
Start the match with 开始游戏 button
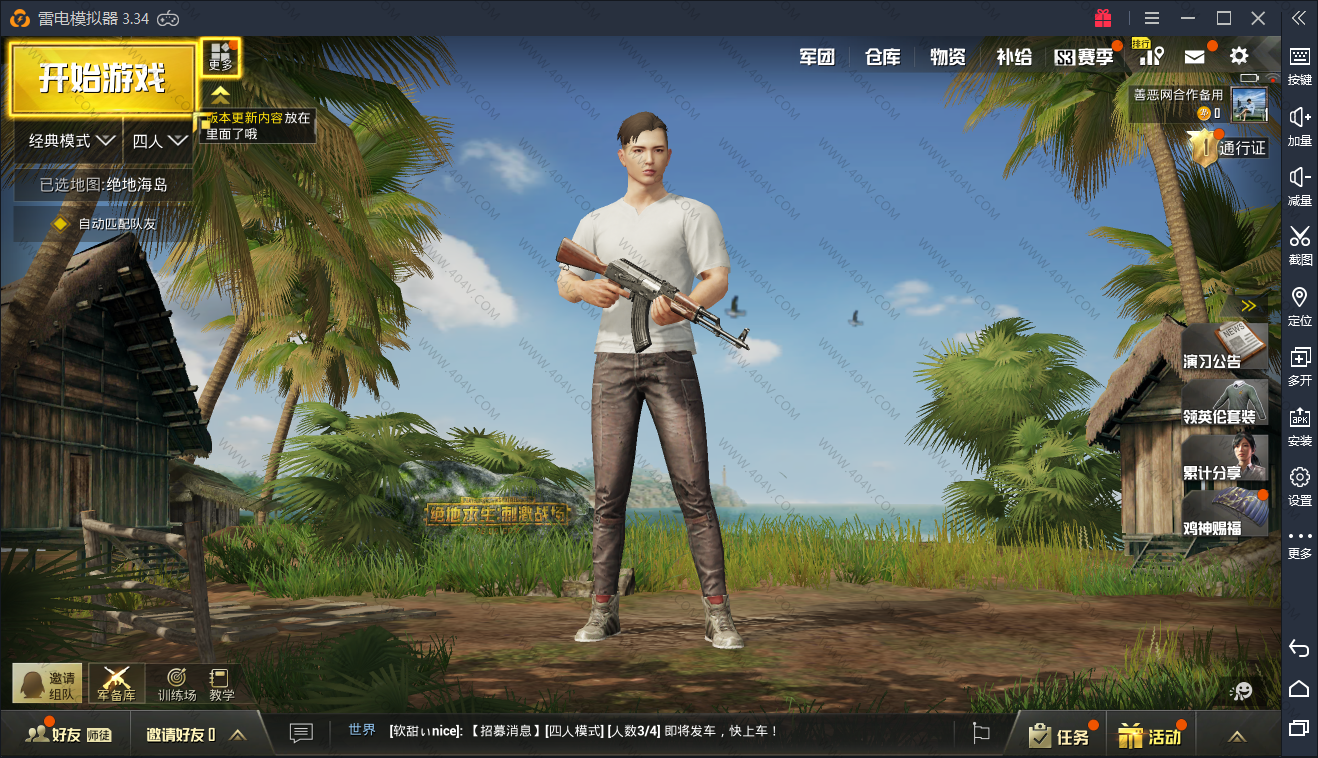102,78
